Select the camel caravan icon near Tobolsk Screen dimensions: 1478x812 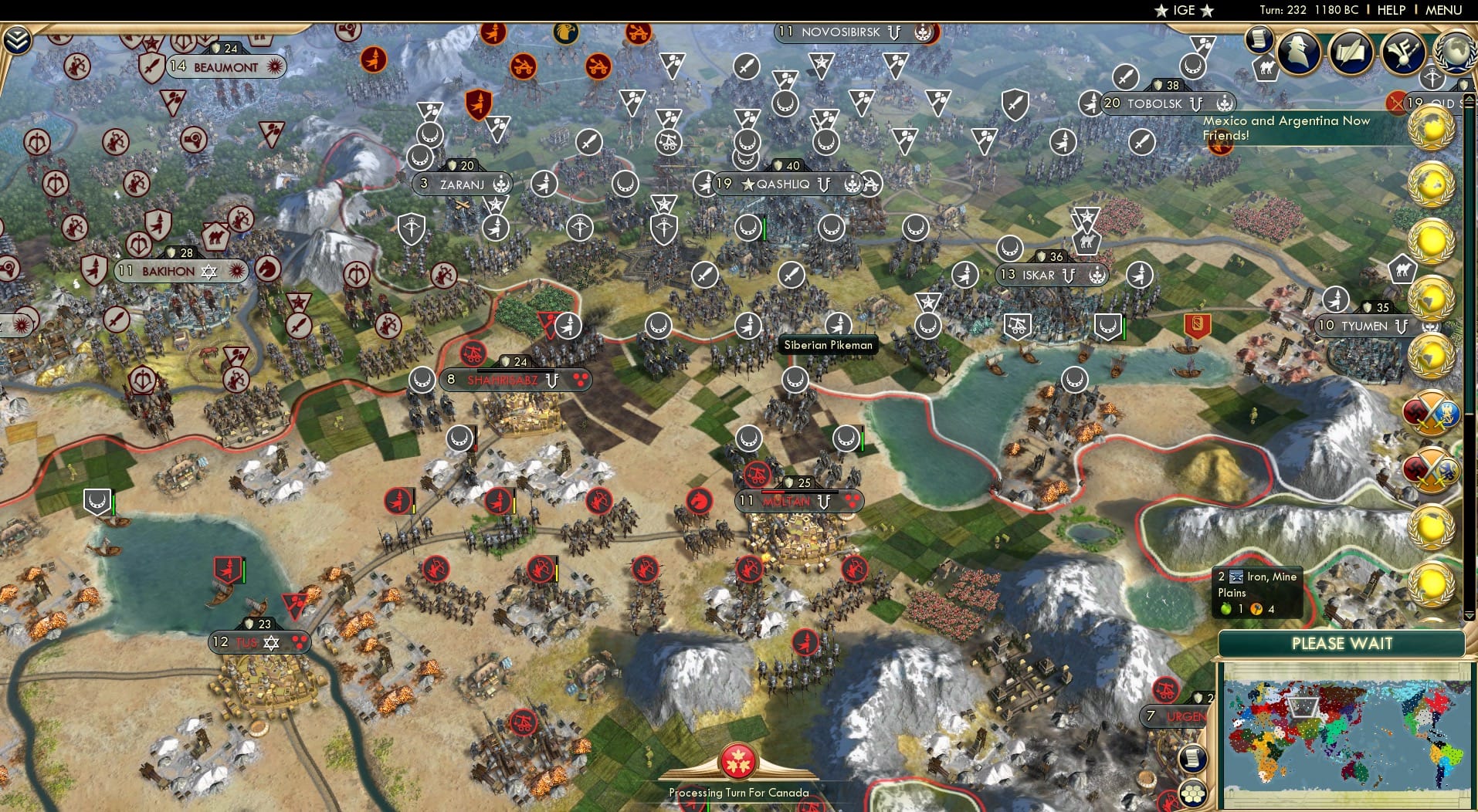point(1267,67)
